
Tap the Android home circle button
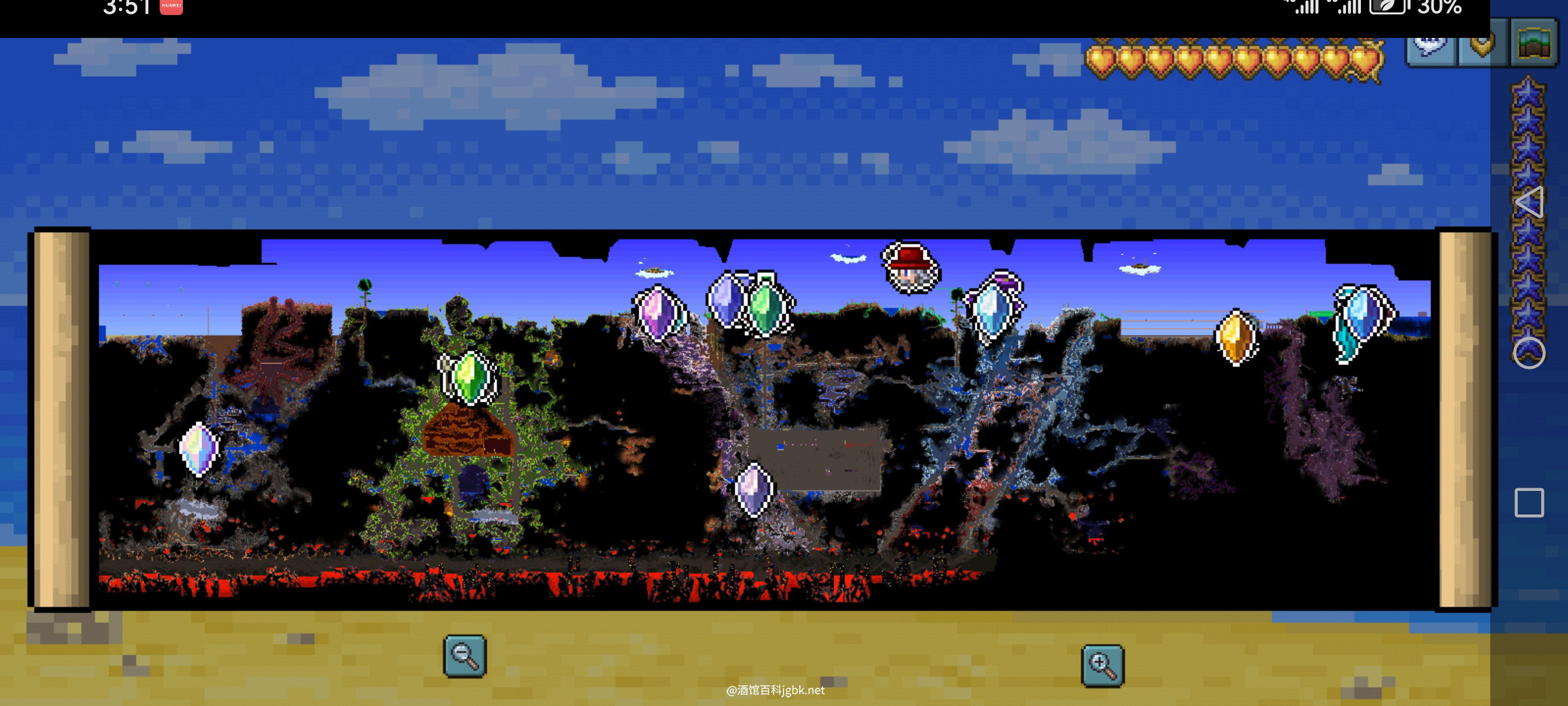pos(1529,353)
